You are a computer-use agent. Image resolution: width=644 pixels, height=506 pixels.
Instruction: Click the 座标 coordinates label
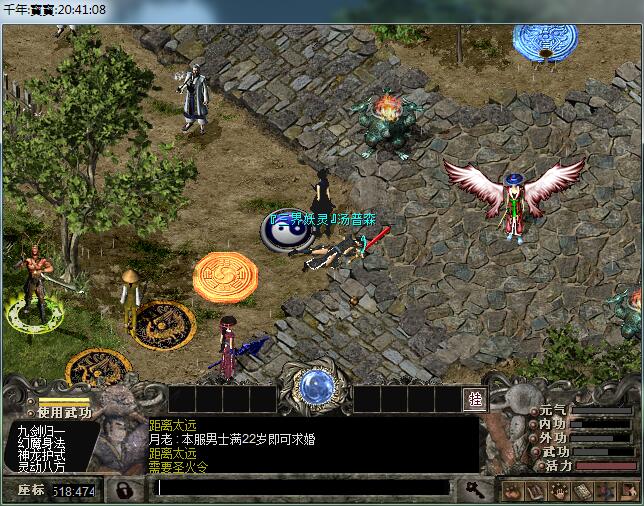[x=31, y=490]
